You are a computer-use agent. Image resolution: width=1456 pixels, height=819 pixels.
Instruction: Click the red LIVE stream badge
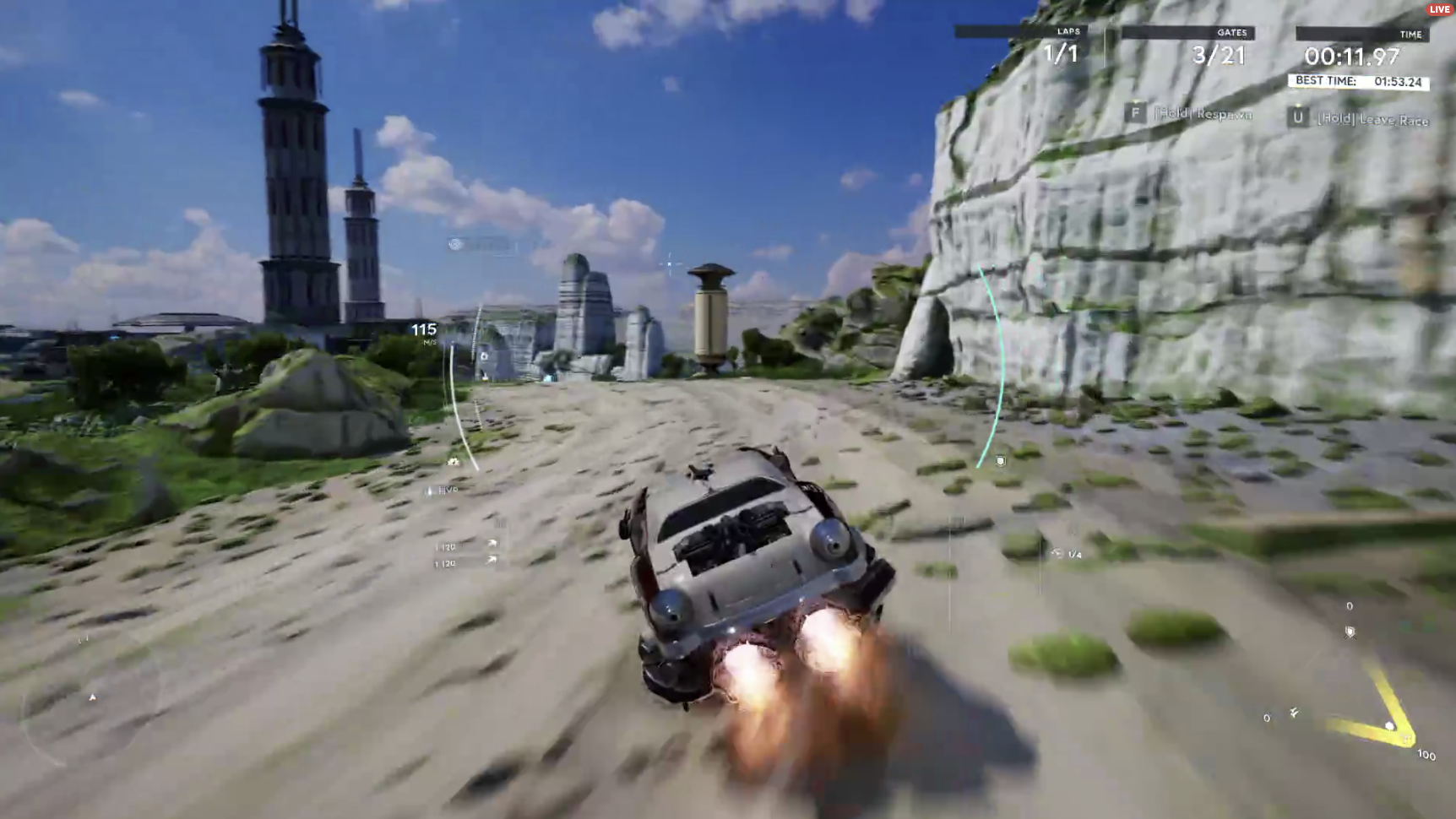click(1439, 9)
